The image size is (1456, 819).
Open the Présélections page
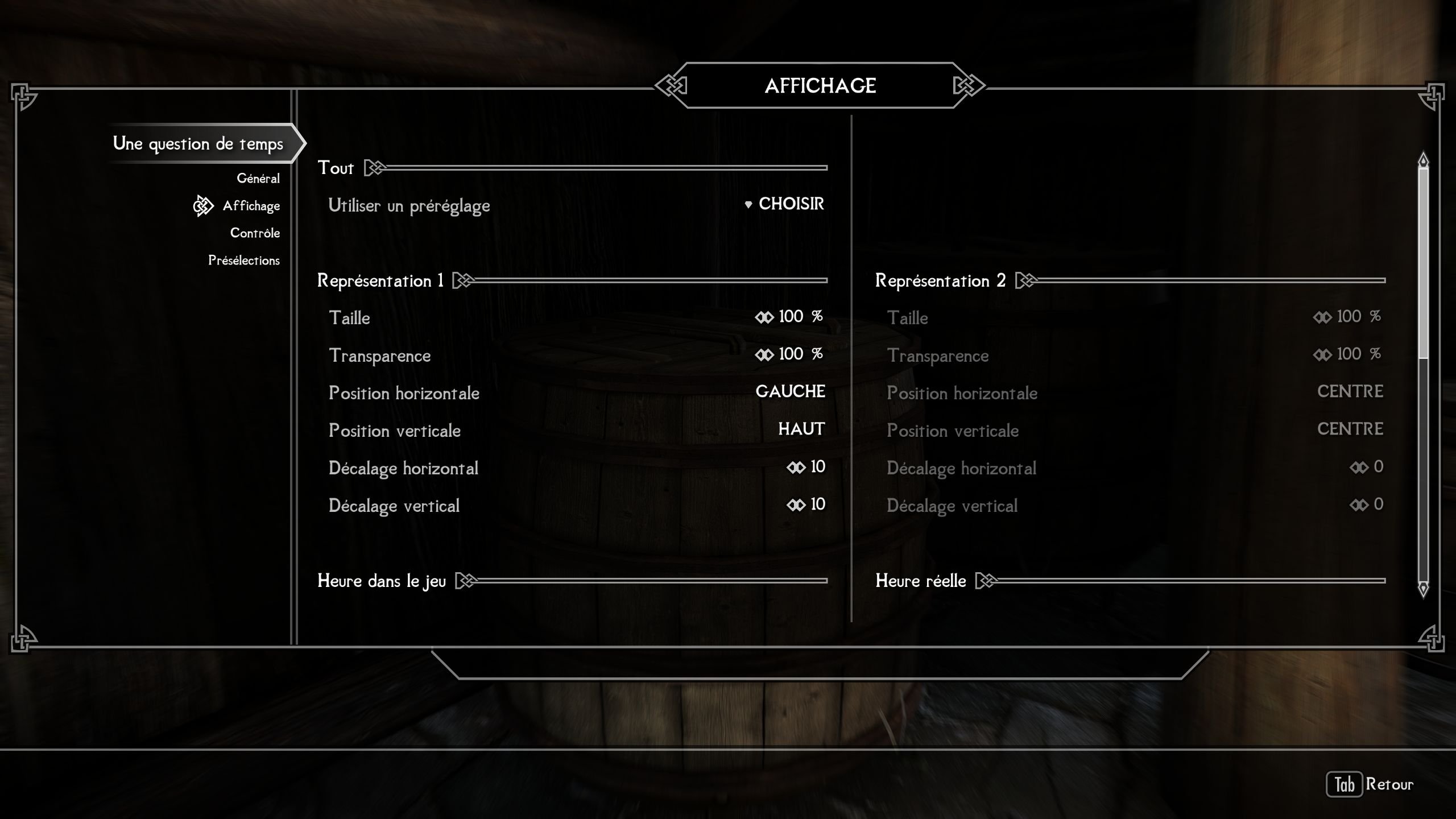(x=243, y=260)
